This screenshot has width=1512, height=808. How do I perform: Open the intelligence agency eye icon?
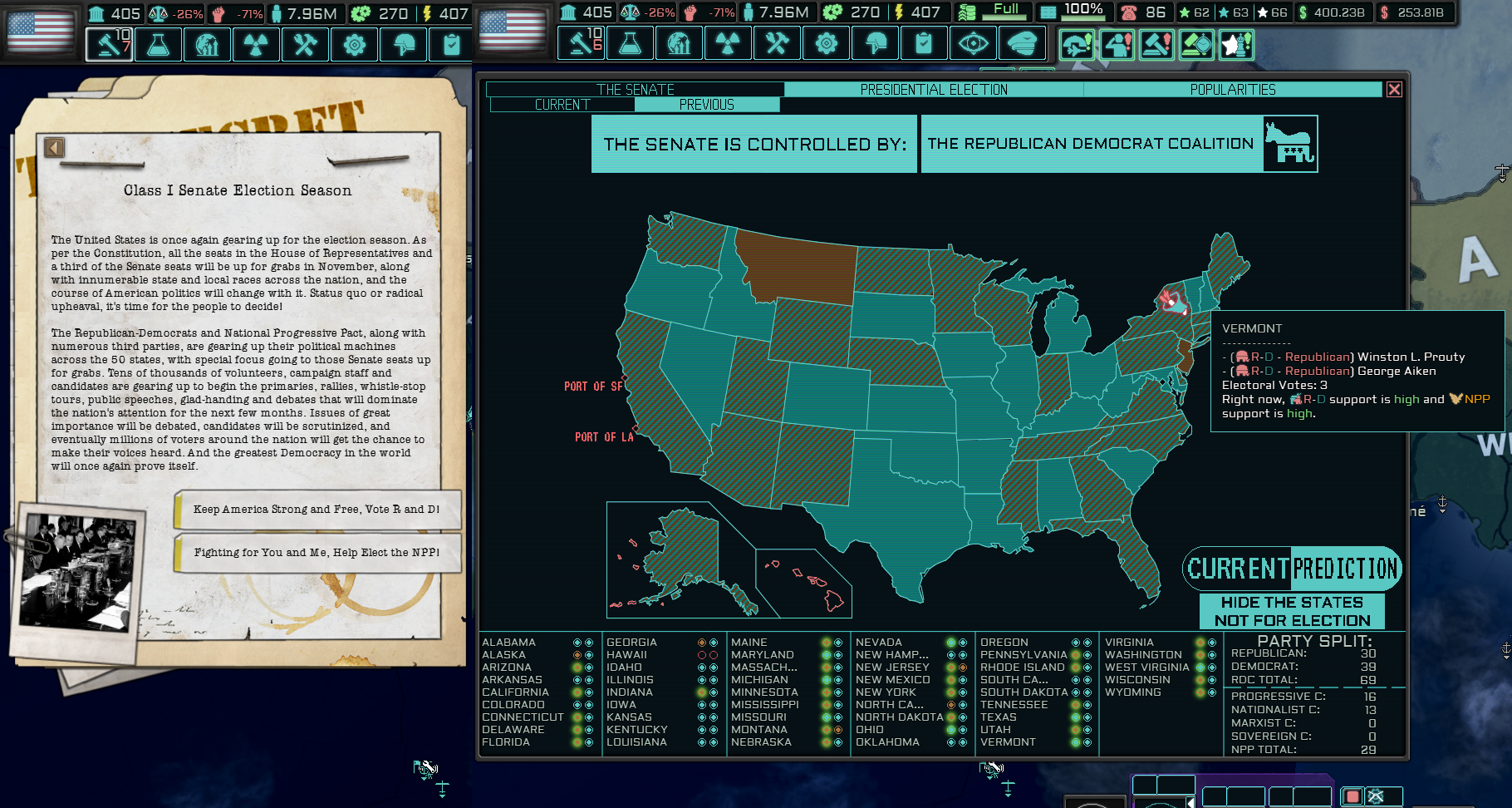click(x=973, y=44)
